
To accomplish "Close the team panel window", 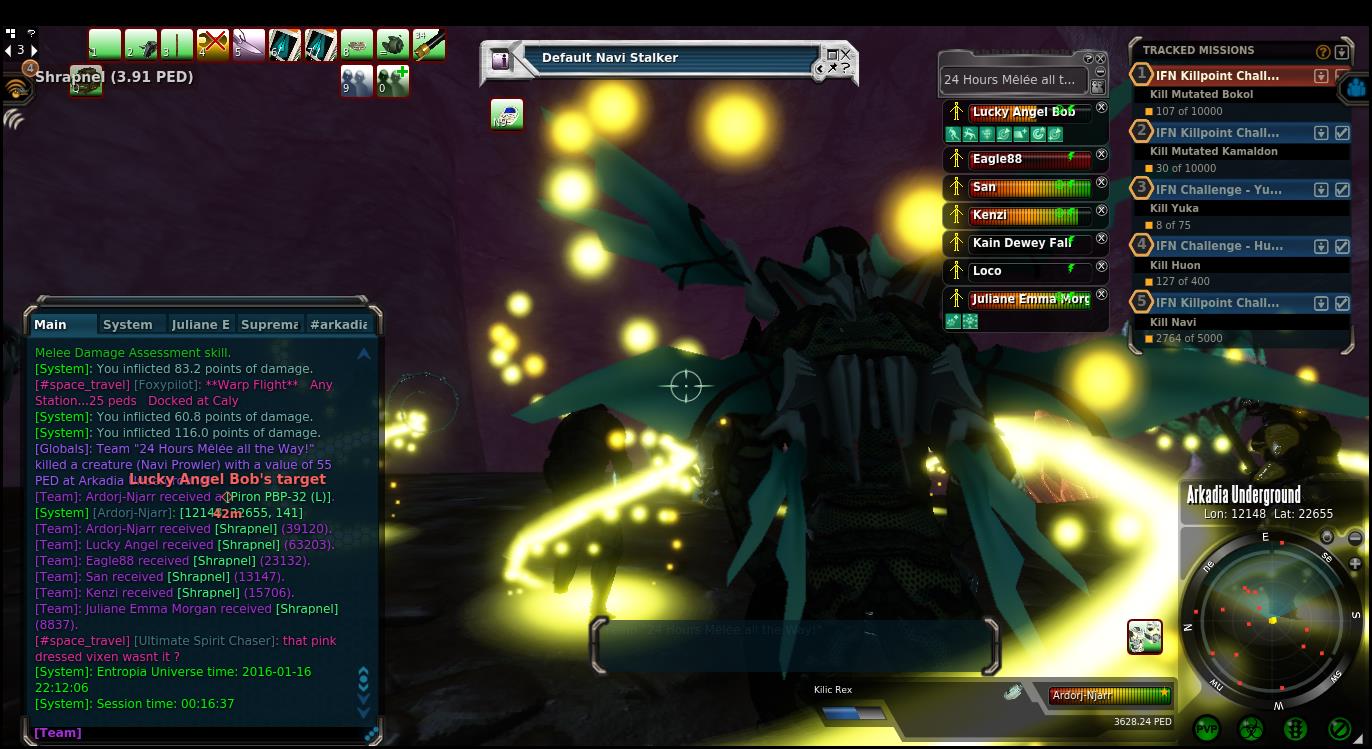I will [x=1101, y=59].
